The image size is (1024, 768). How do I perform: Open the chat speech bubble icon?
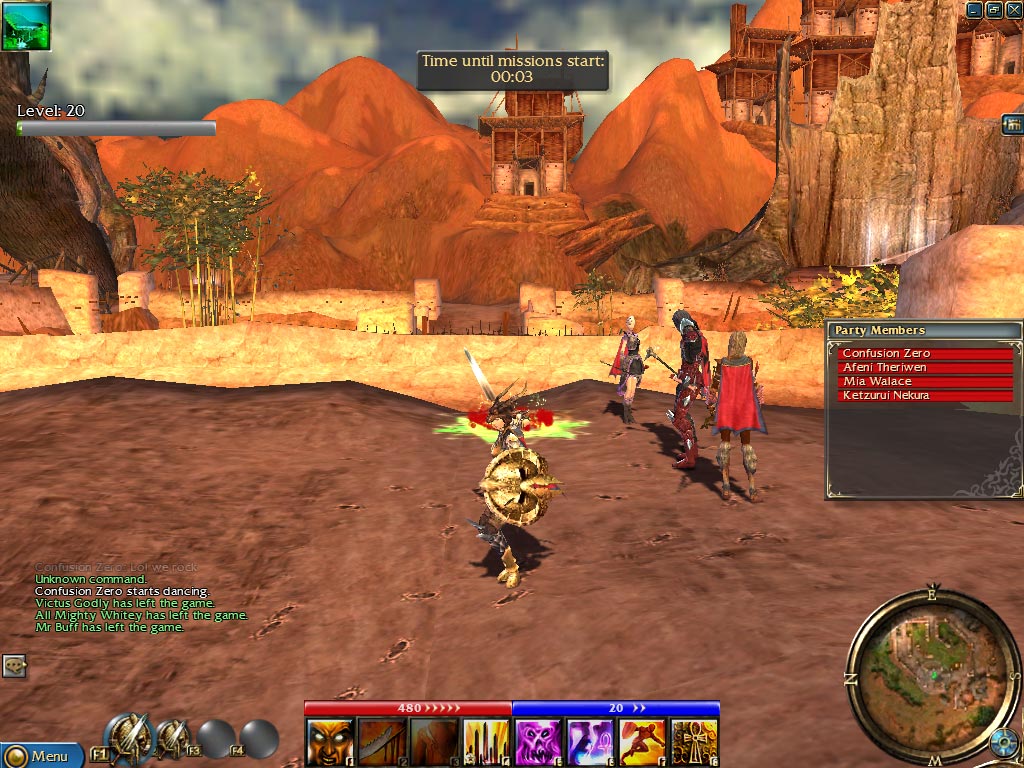pos(14,665)
